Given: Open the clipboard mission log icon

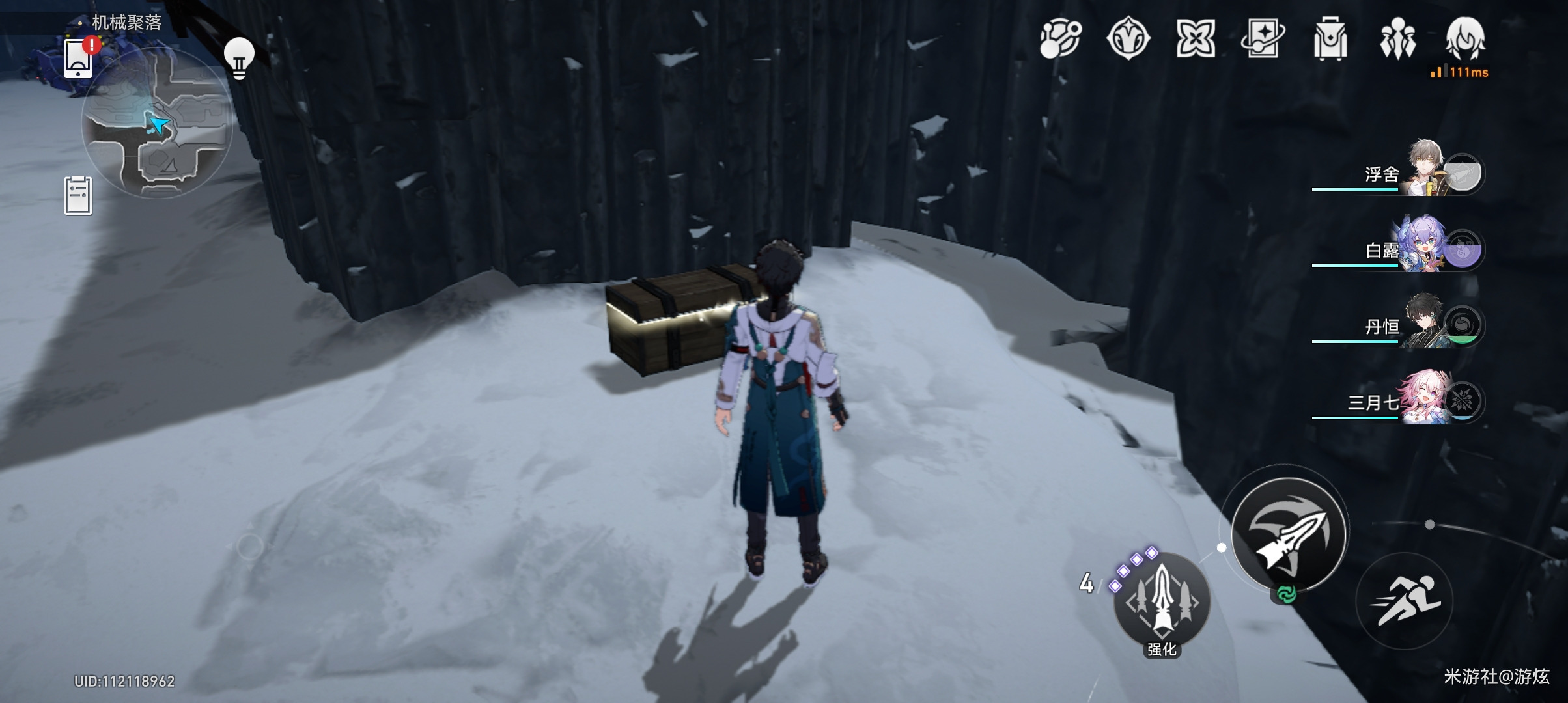Looking at the screenshot, I should coord(78,195).
